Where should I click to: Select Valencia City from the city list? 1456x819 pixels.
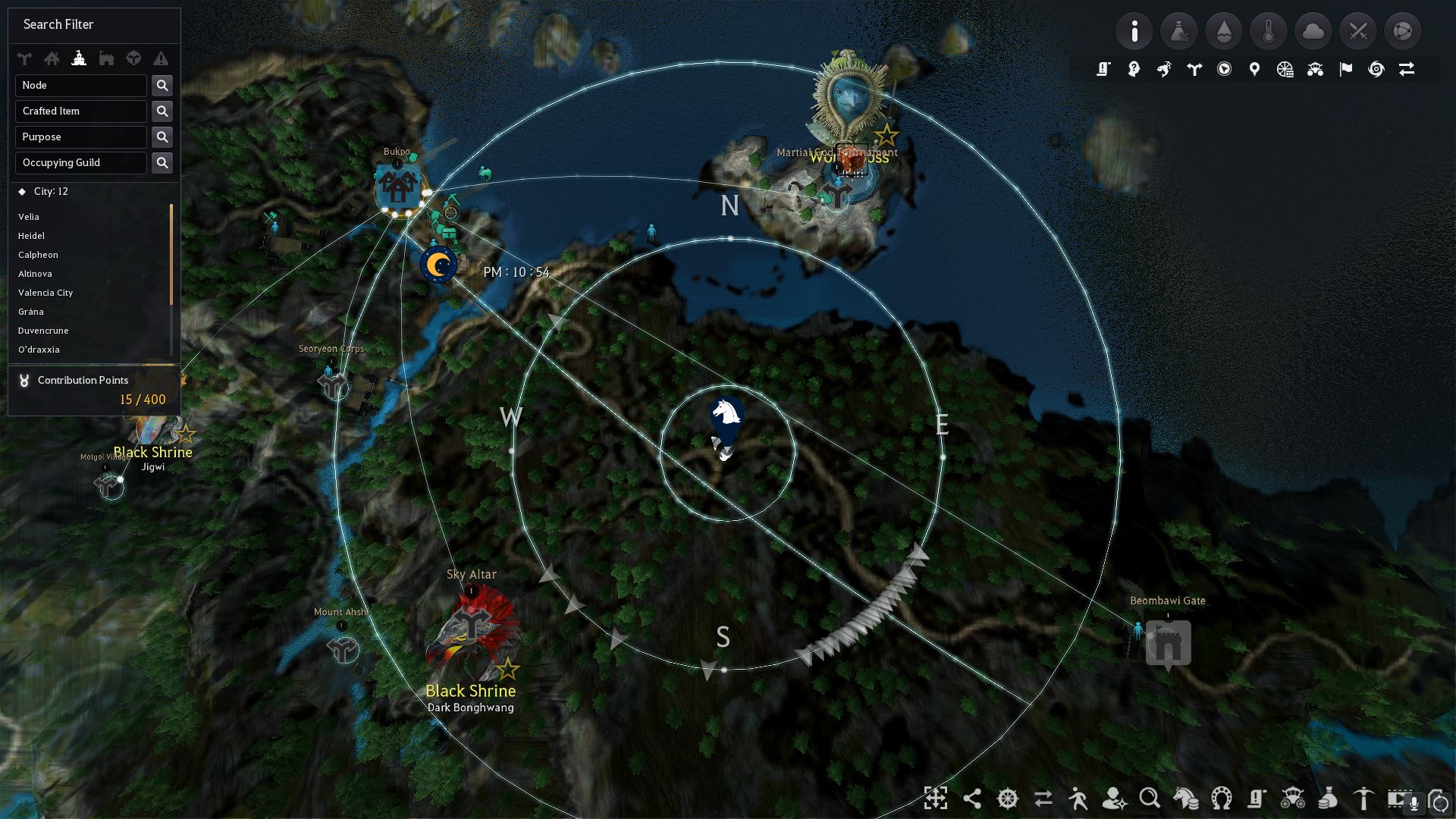point(45,293)
